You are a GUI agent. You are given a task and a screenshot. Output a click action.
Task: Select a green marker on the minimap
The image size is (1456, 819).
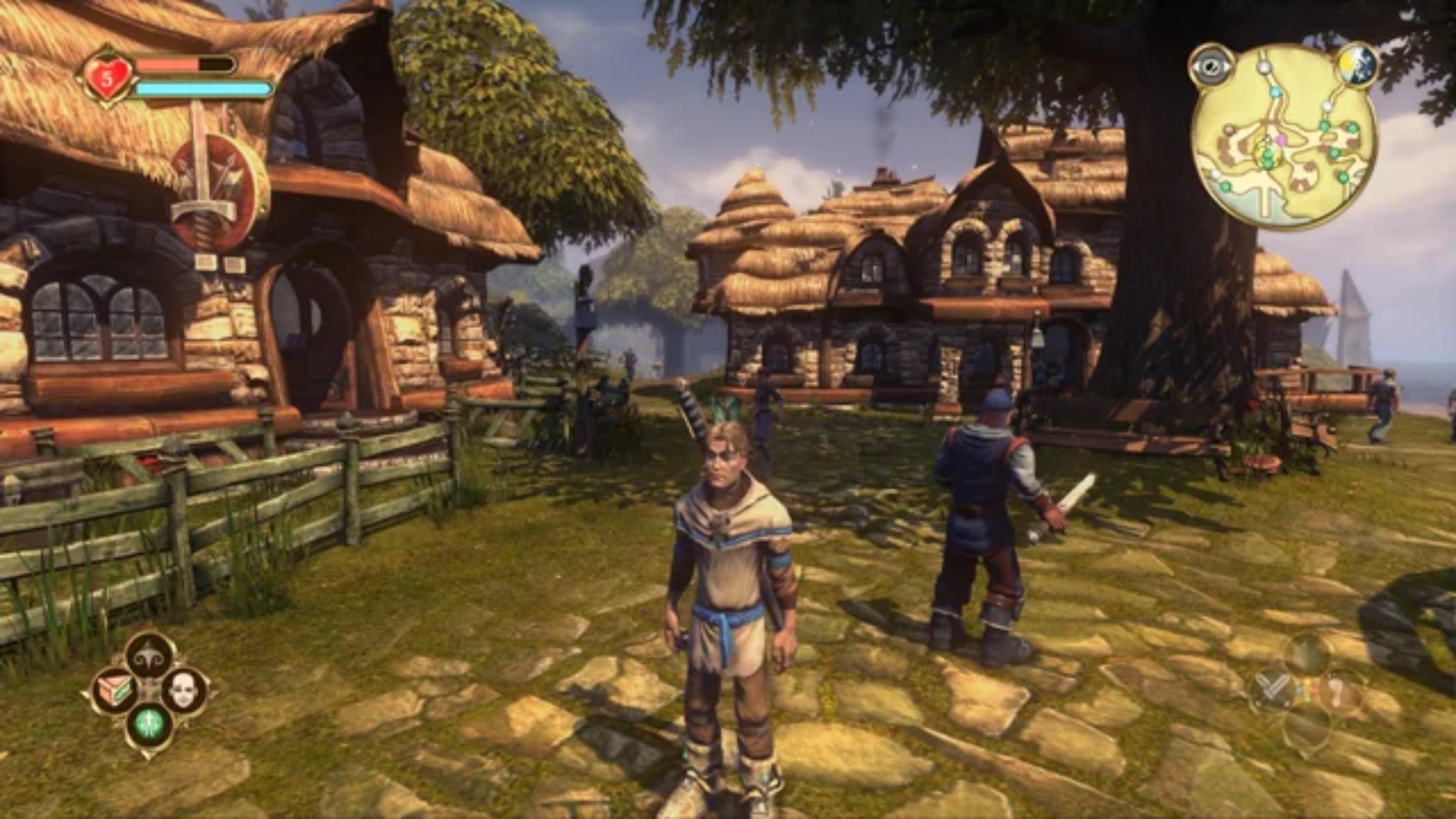coord(1325,125)
